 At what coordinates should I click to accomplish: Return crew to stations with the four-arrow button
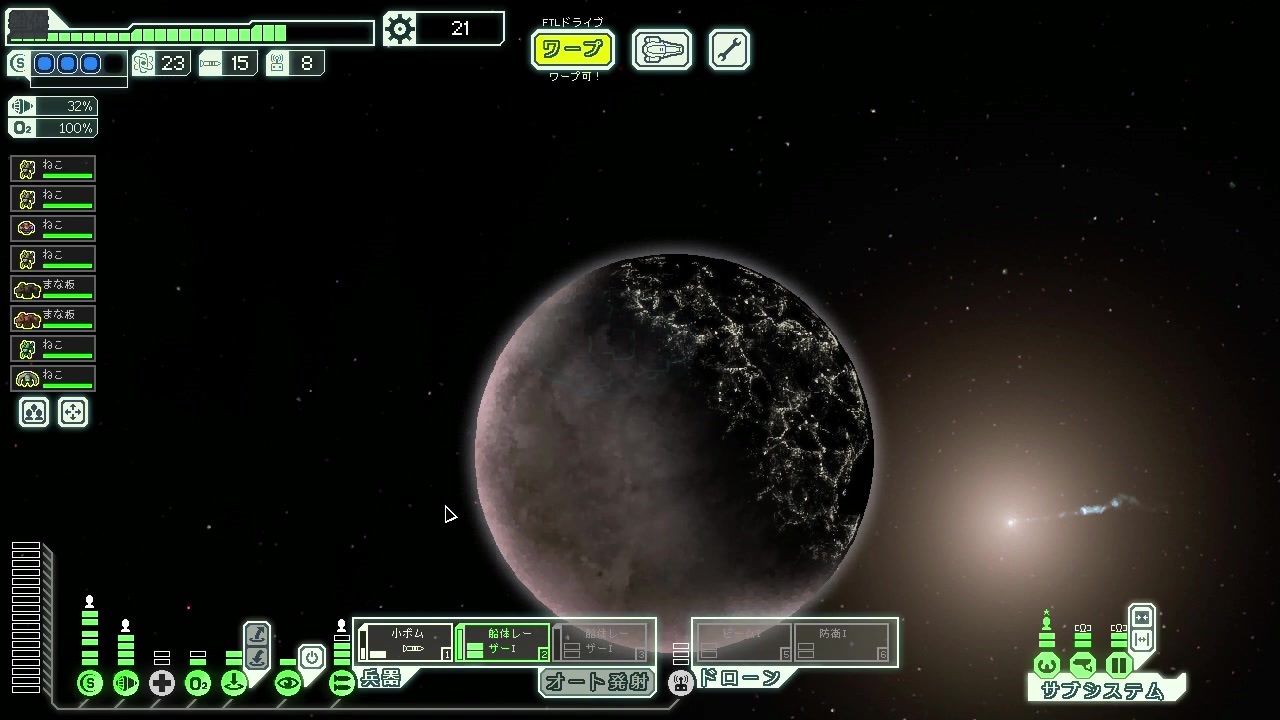coord(73,412)
